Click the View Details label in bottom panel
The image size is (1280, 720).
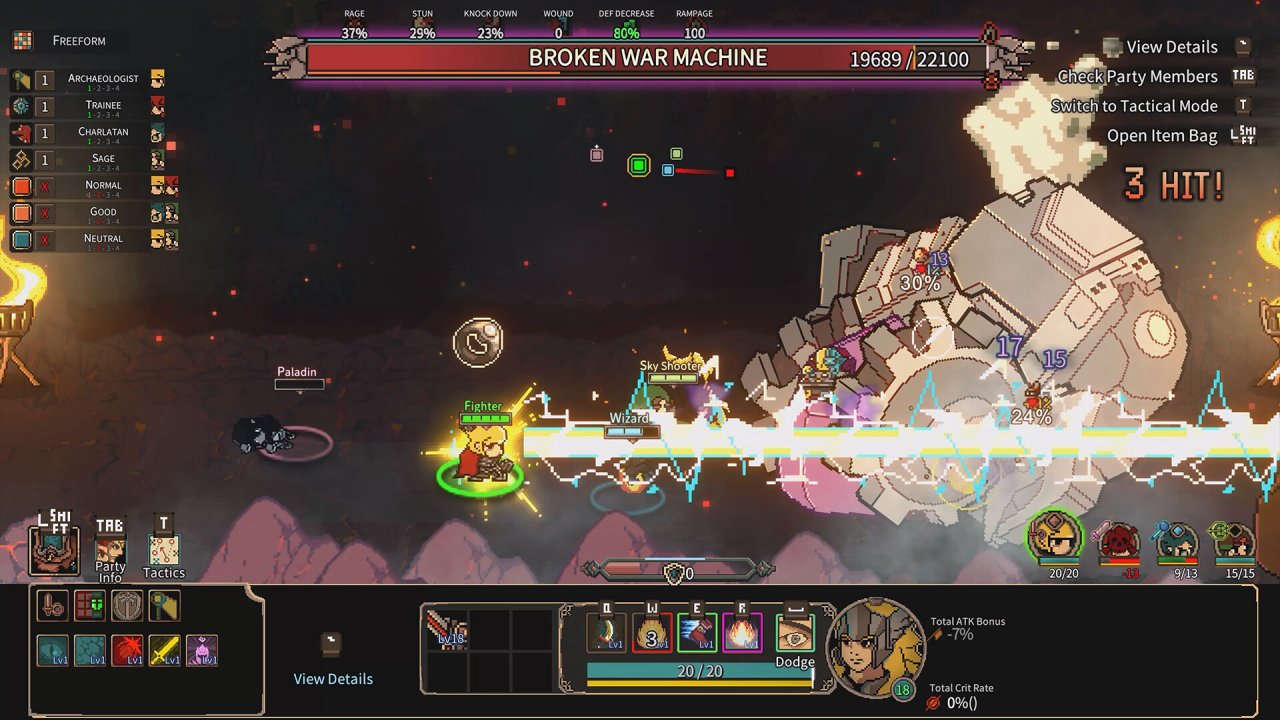tap(333, 679)
